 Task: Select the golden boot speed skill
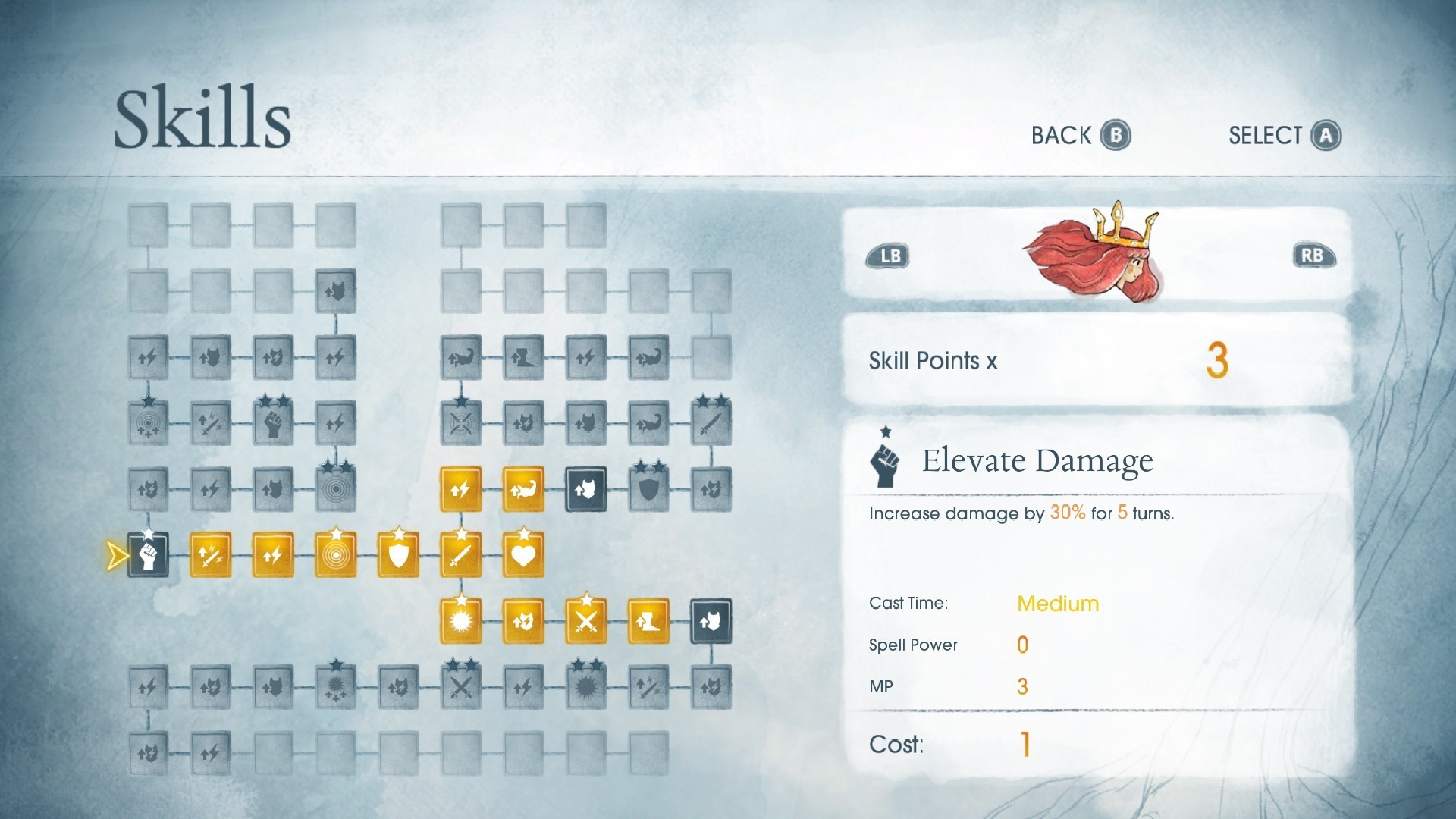point(648,620)
